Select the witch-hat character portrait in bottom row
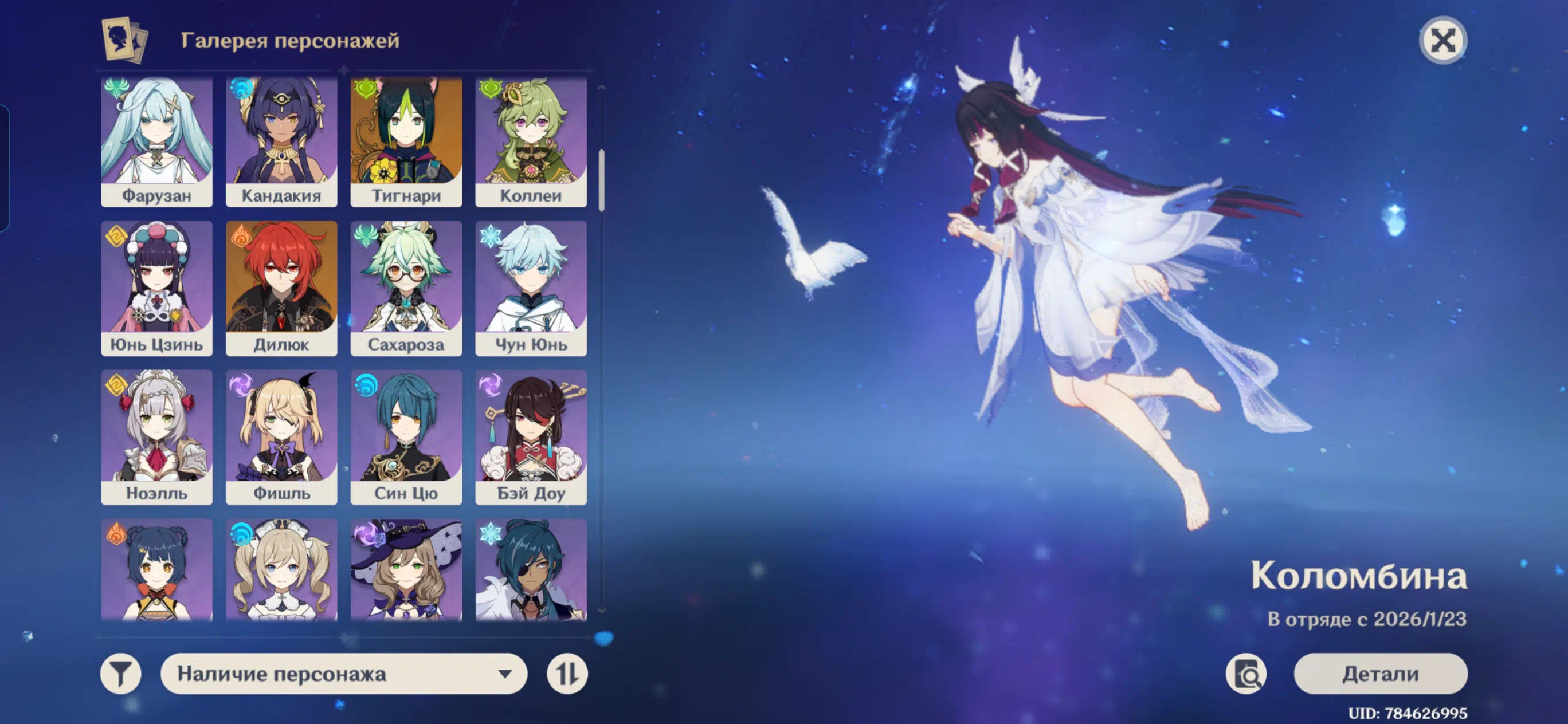The height and width of the screenshot is (724, 1568). pos(406,569)
